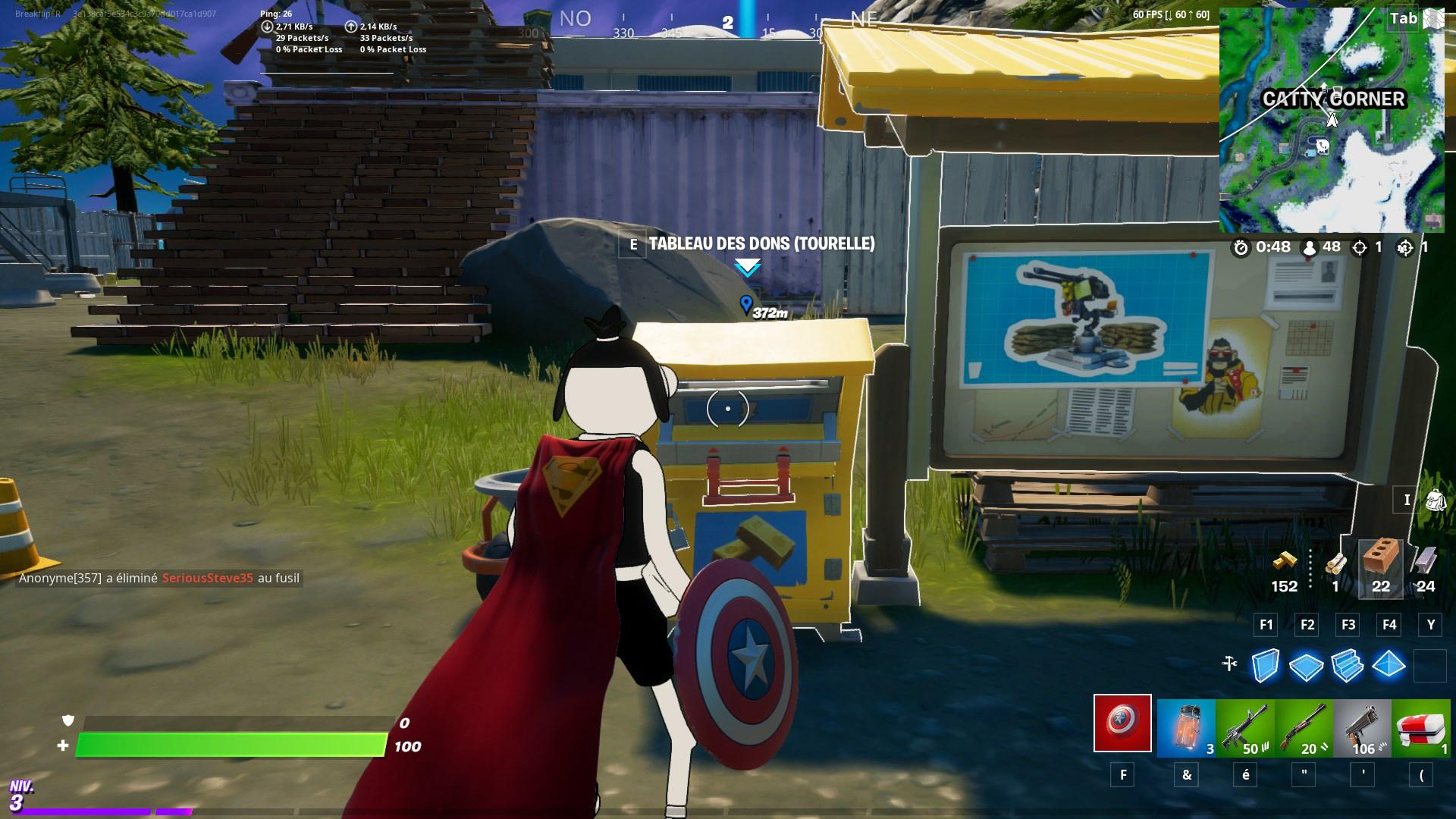Open inventory via the backpack icon
The height and width of the screenshot is (819, 1456).
tap(1437, 500)
